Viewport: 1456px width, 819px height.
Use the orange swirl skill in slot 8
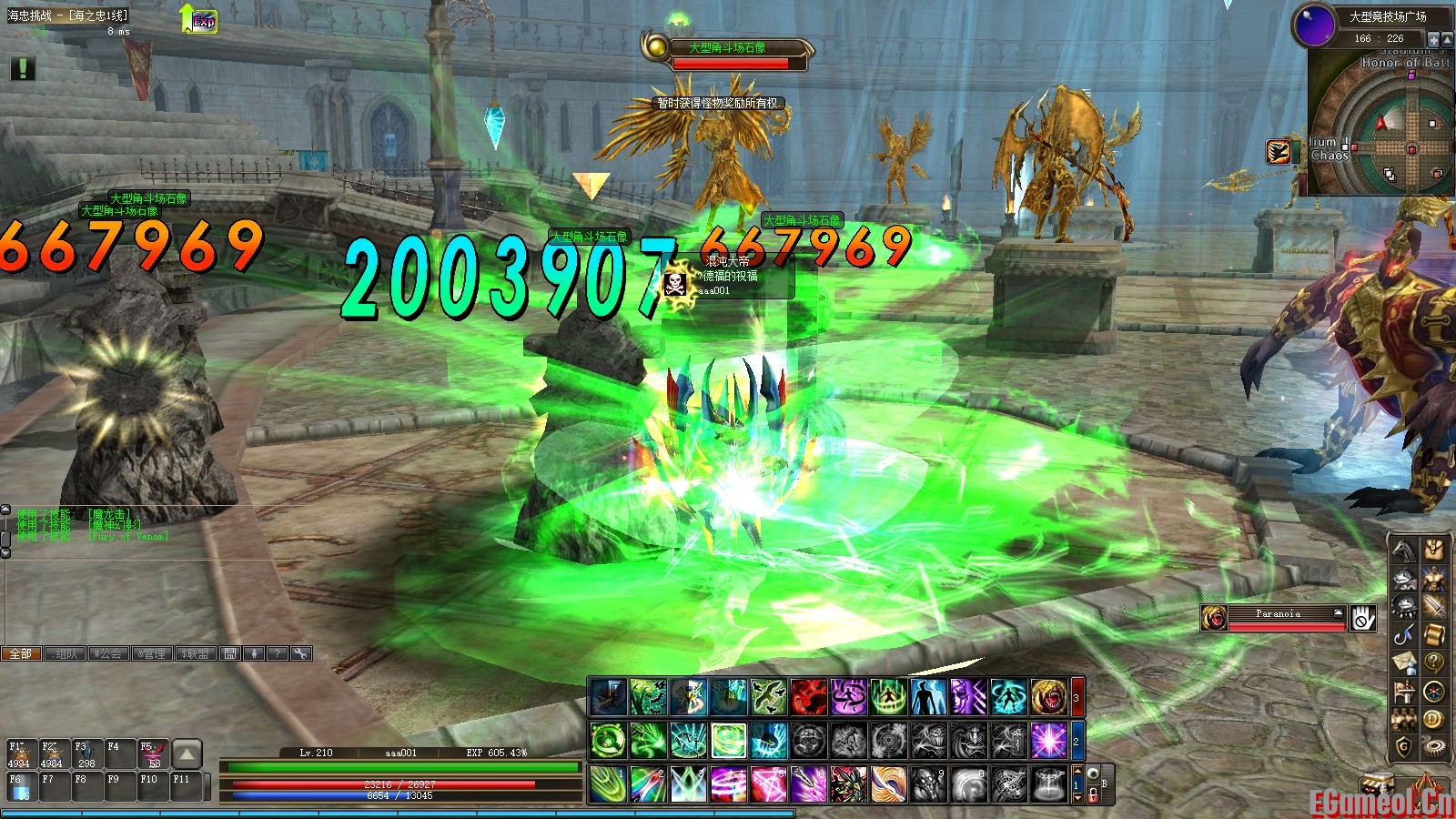(888, 784)
